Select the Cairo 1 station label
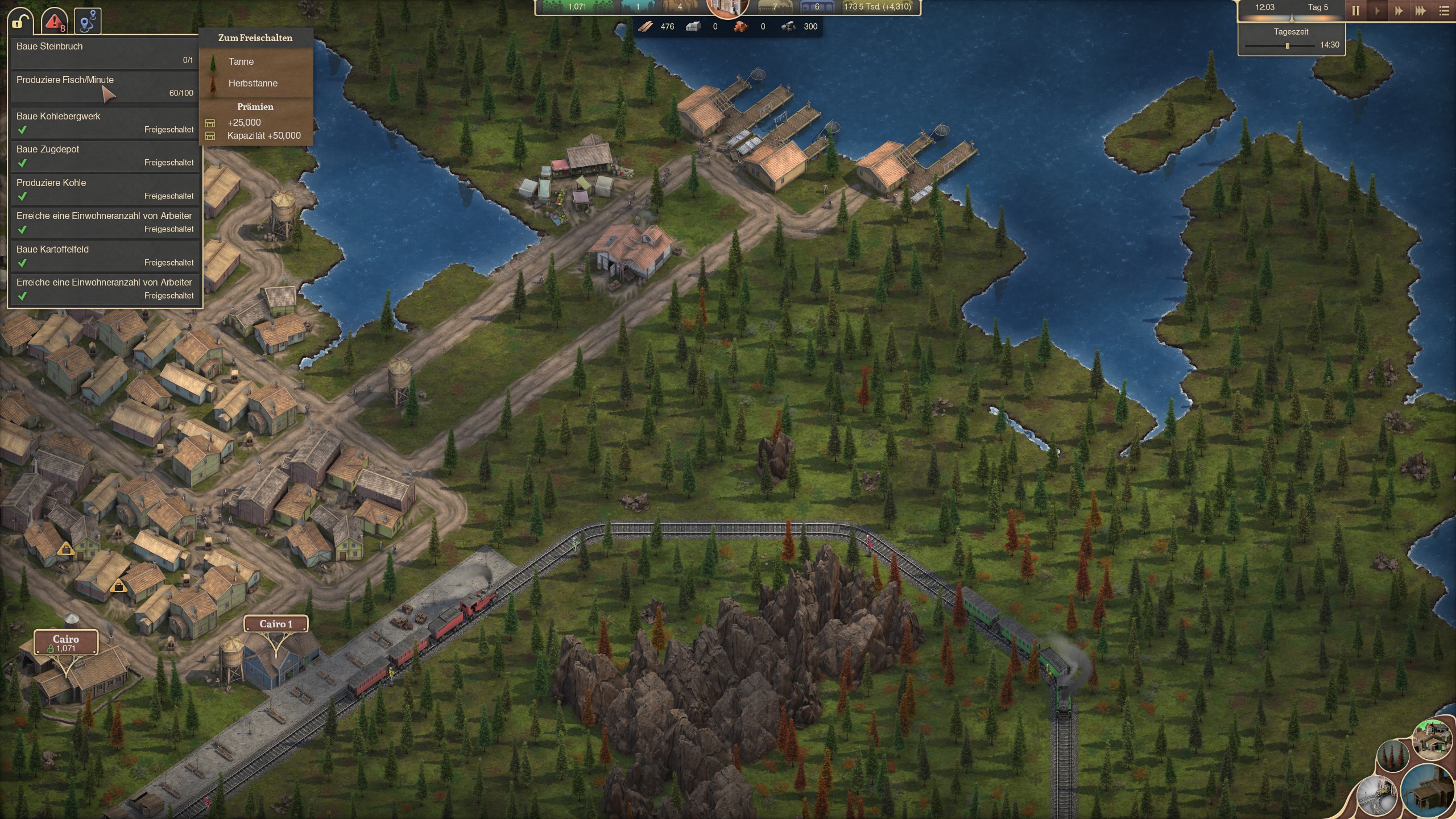 click(276, 624)
